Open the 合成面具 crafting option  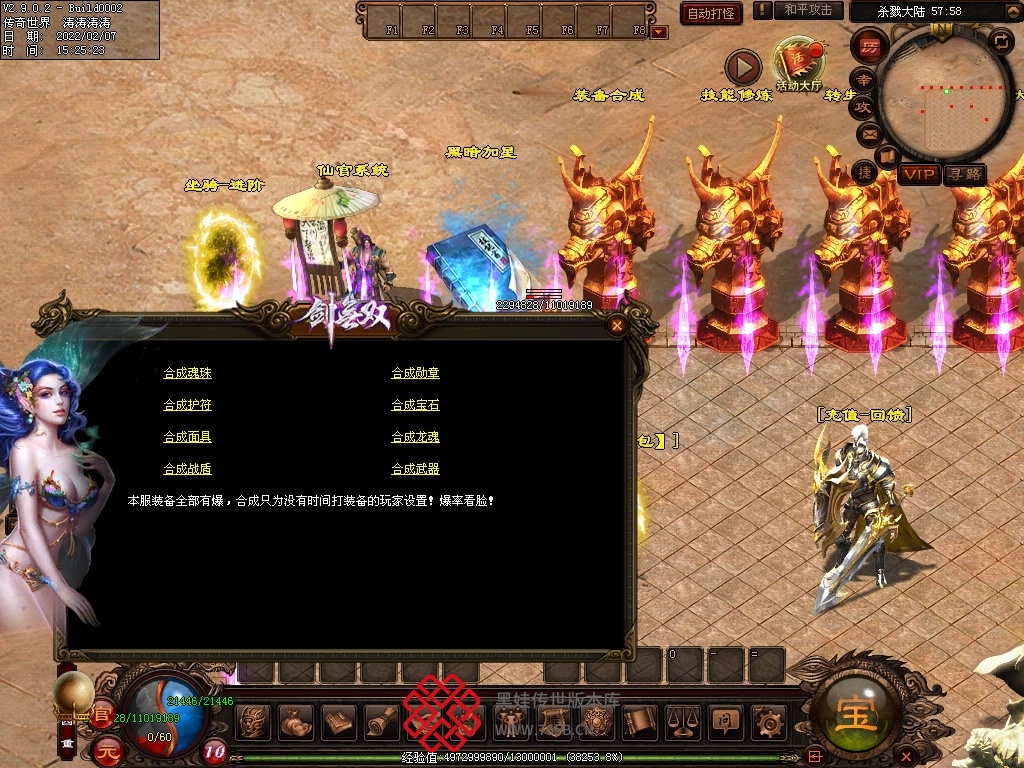[187, 437]
